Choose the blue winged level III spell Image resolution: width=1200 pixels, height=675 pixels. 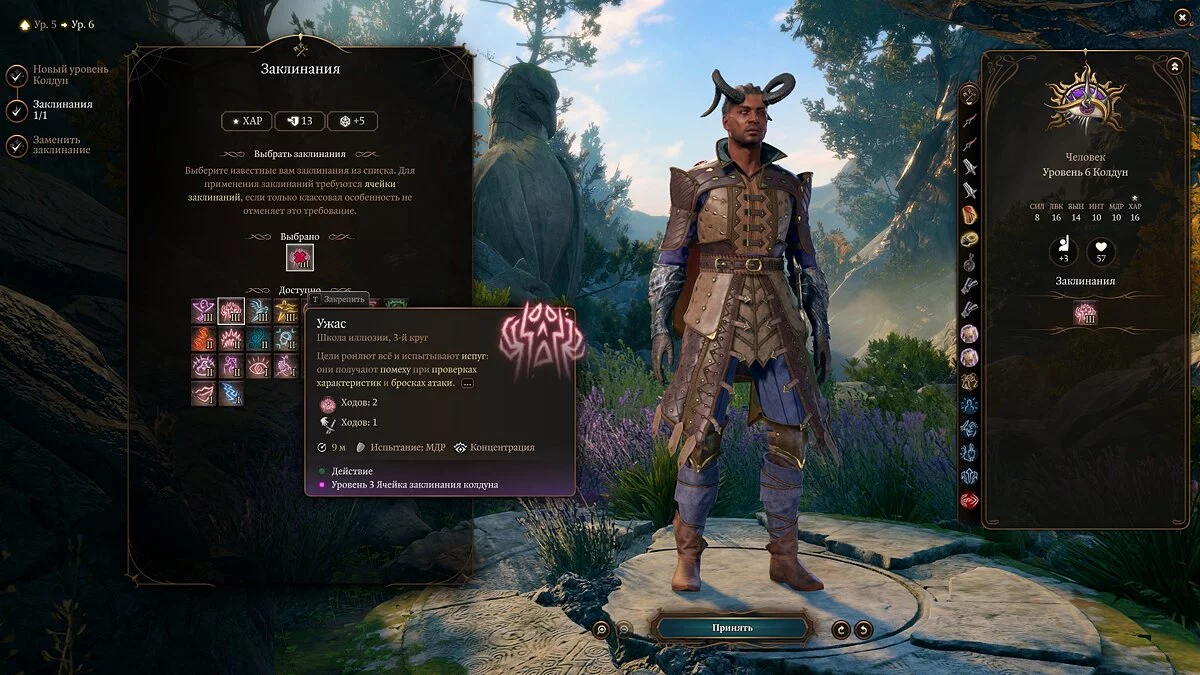click(259, 311)
